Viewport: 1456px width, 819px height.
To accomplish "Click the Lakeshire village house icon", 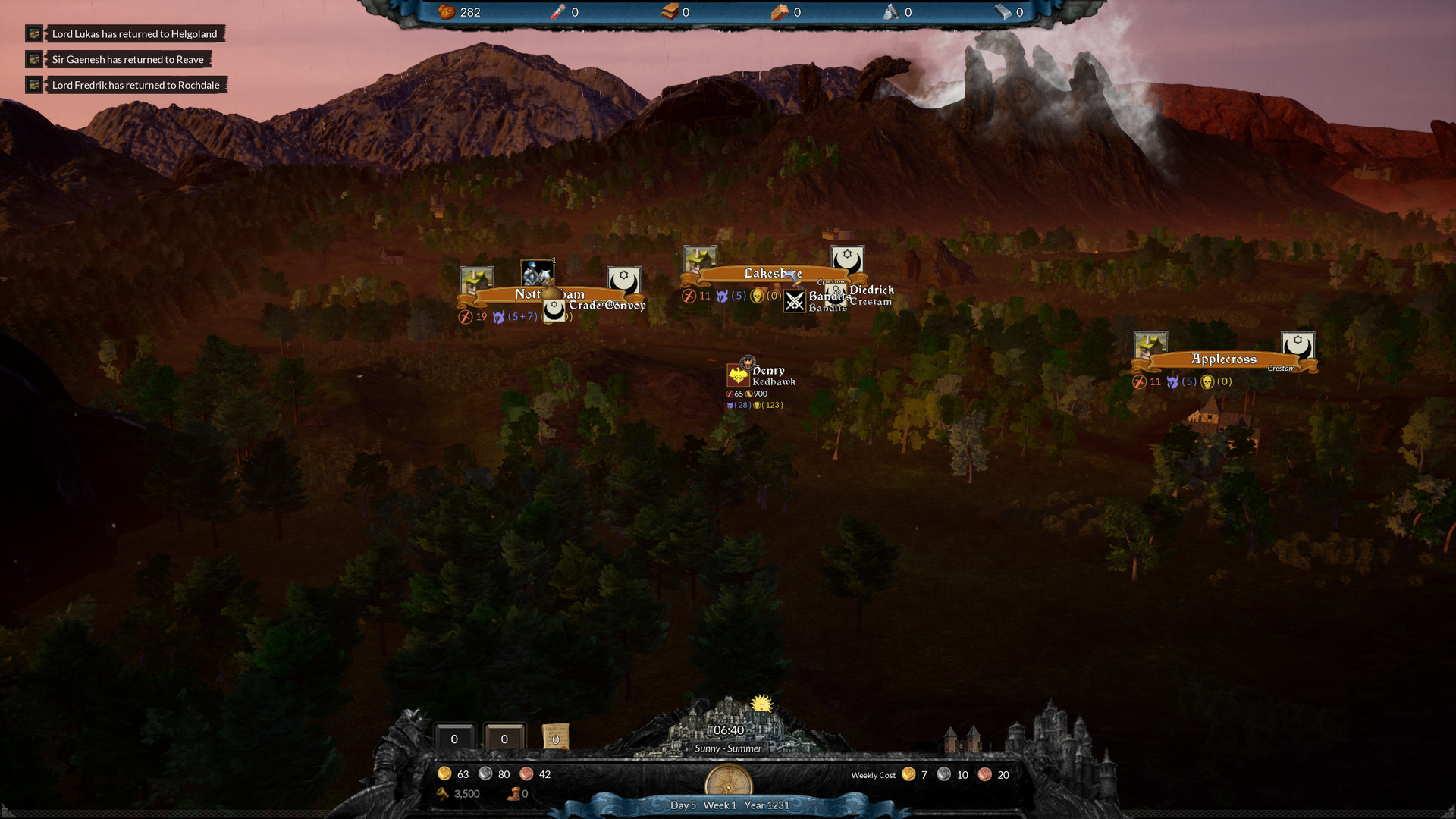I will 699,259.
